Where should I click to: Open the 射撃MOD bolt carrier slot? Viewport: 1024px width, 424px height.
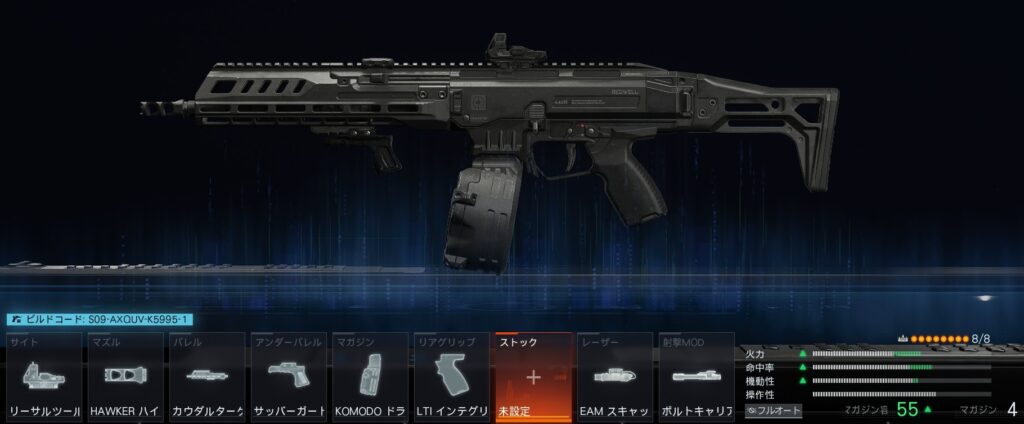696,378
